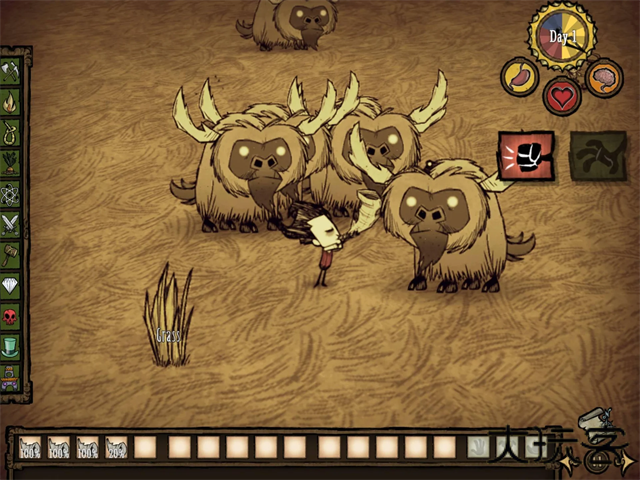Open the Structures tab with hammer icon

click(11, 253)
